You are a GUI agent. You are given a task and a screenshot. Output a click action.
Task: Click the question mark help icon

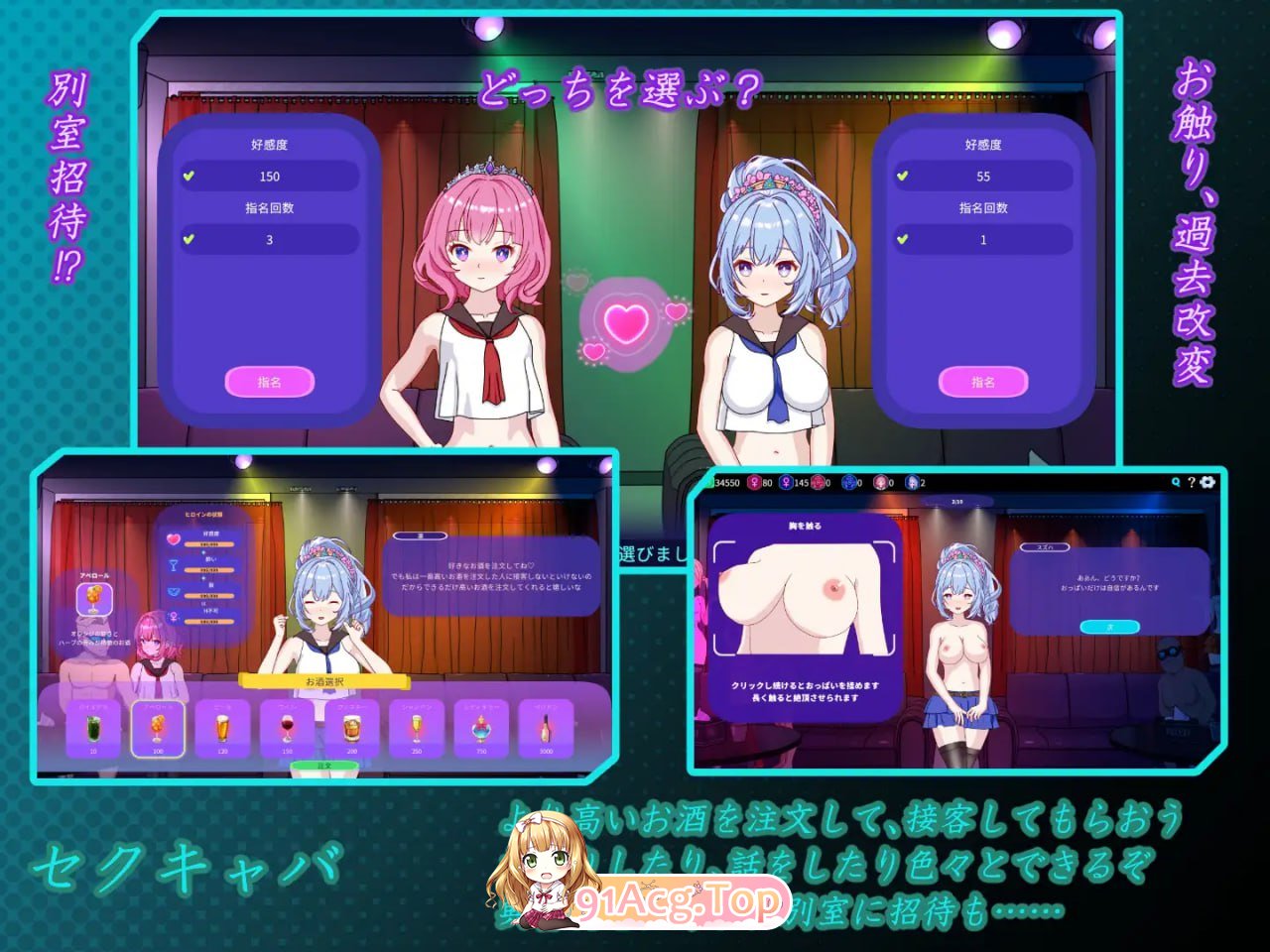click(1192, 483)
